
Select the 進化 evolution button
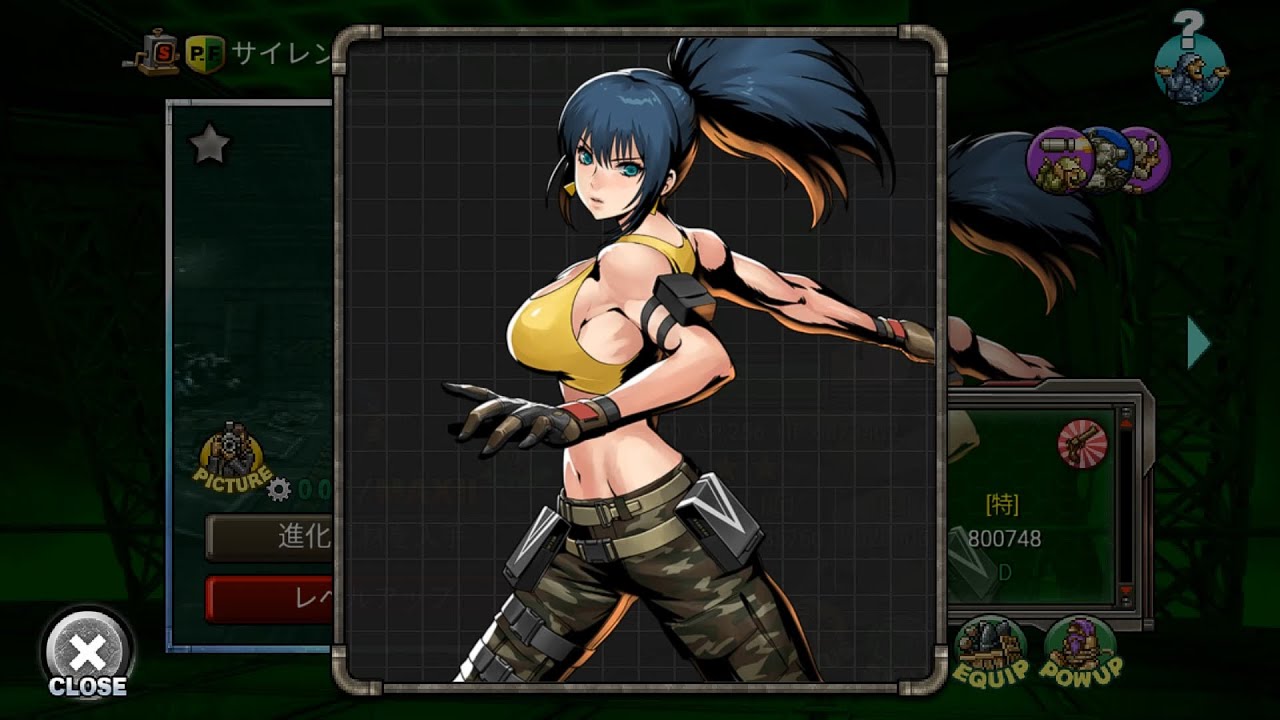click(x=270, y=537)
